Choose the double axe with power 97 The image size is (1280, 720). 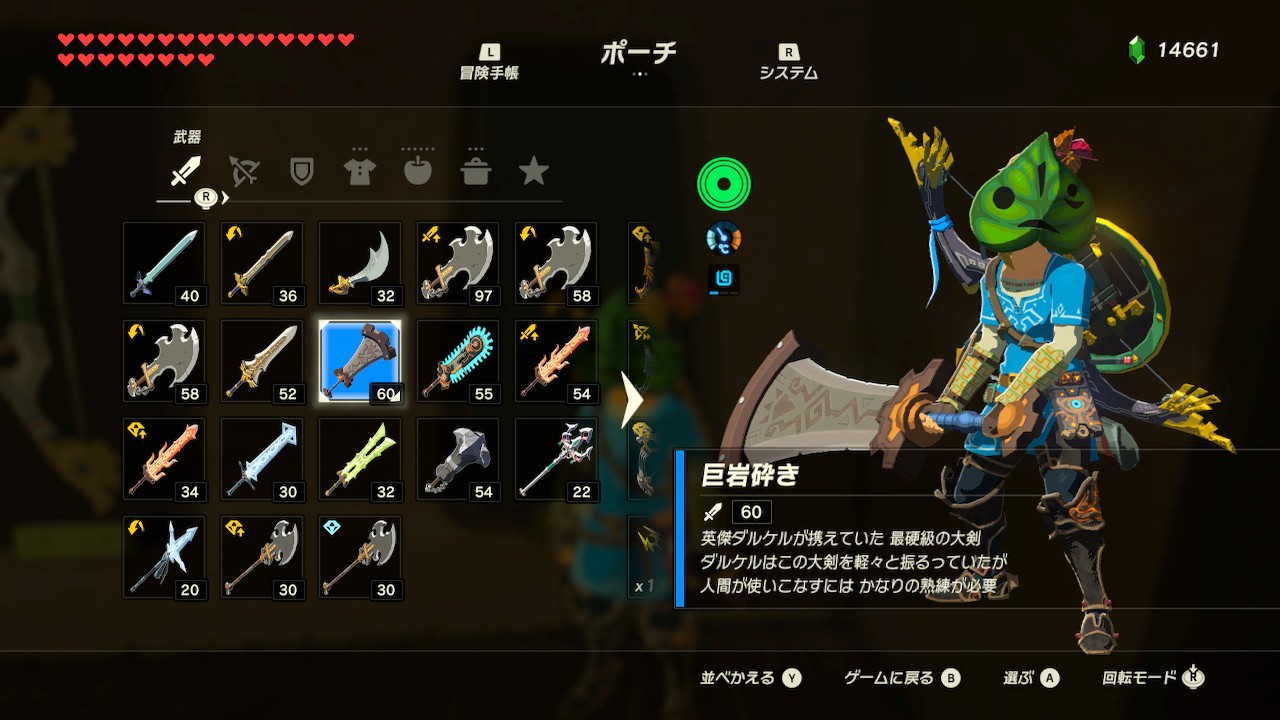click(x=458, y=263)
